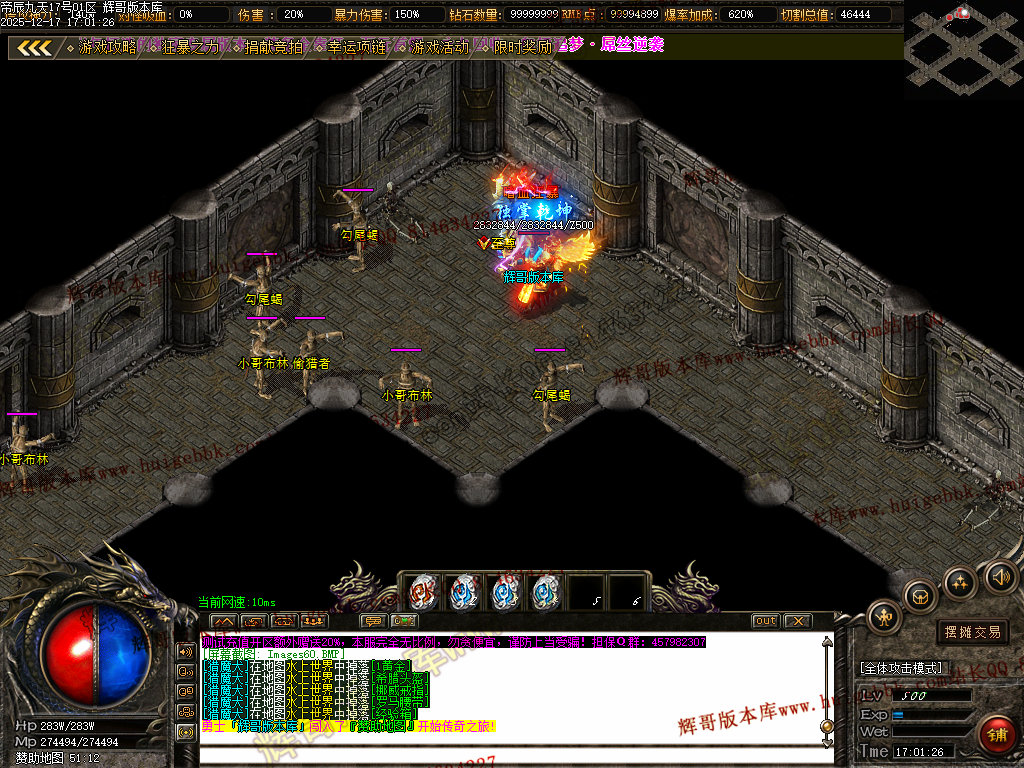The width and height of the screenshot is (1024, 768).
Task: Open the minimap of the dungeon
Action: pos(962,47)
